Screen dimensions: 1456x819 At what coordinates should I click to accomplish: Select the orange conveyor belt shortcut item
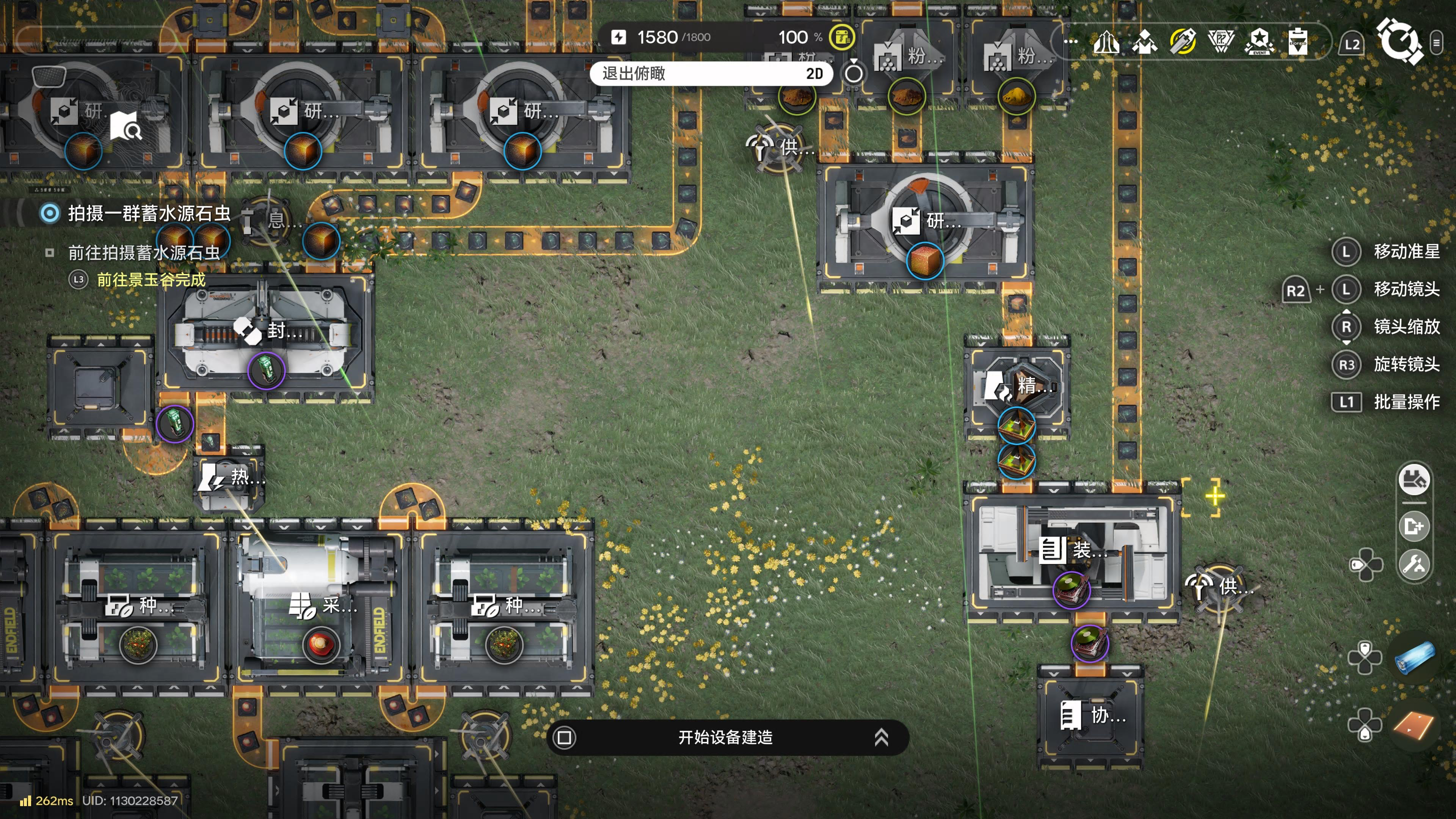coord(1414,725)
